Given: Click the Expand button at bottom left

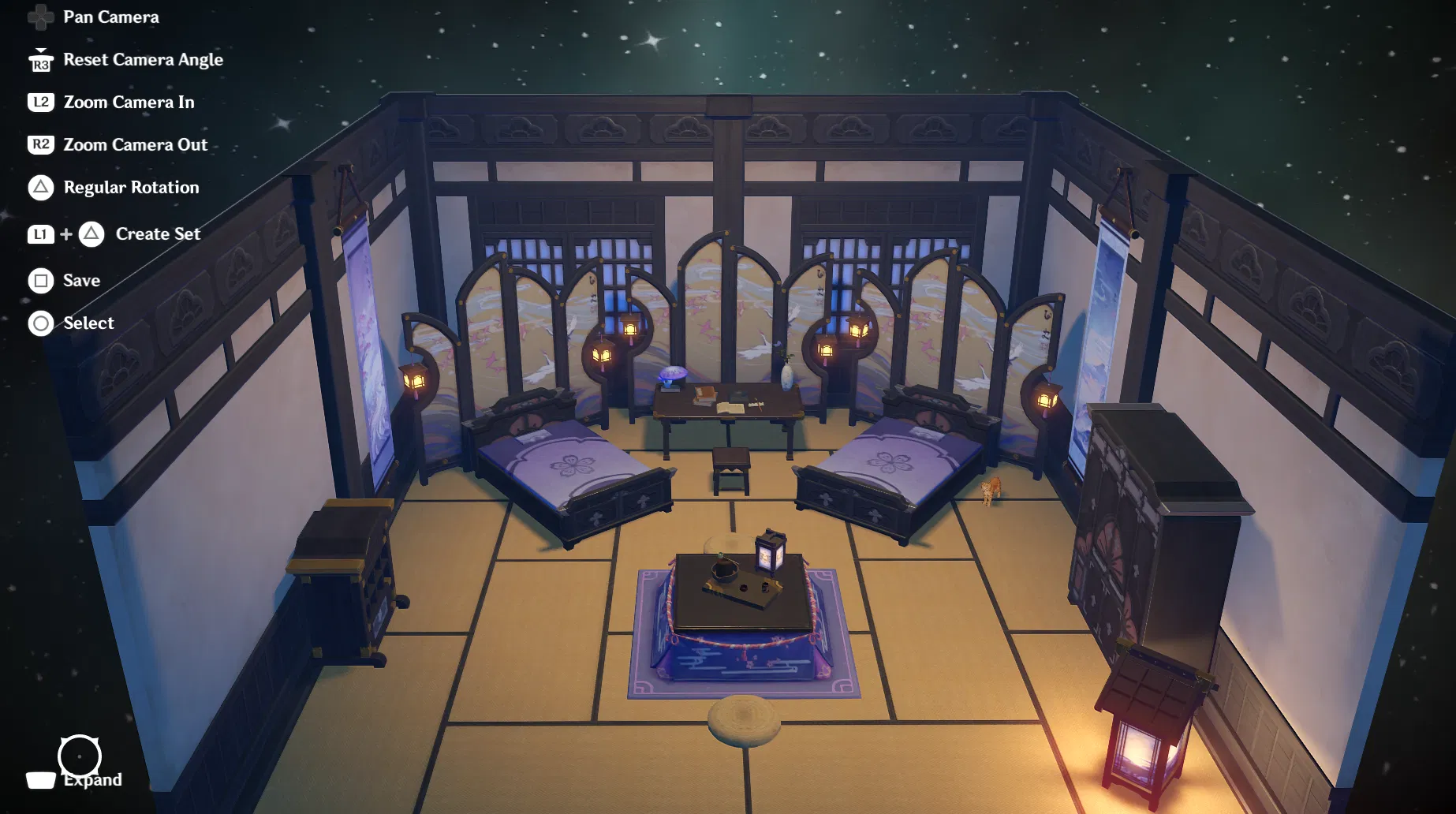Looking at the screenshot, I should pyautogui.click(x=92, y=779).
